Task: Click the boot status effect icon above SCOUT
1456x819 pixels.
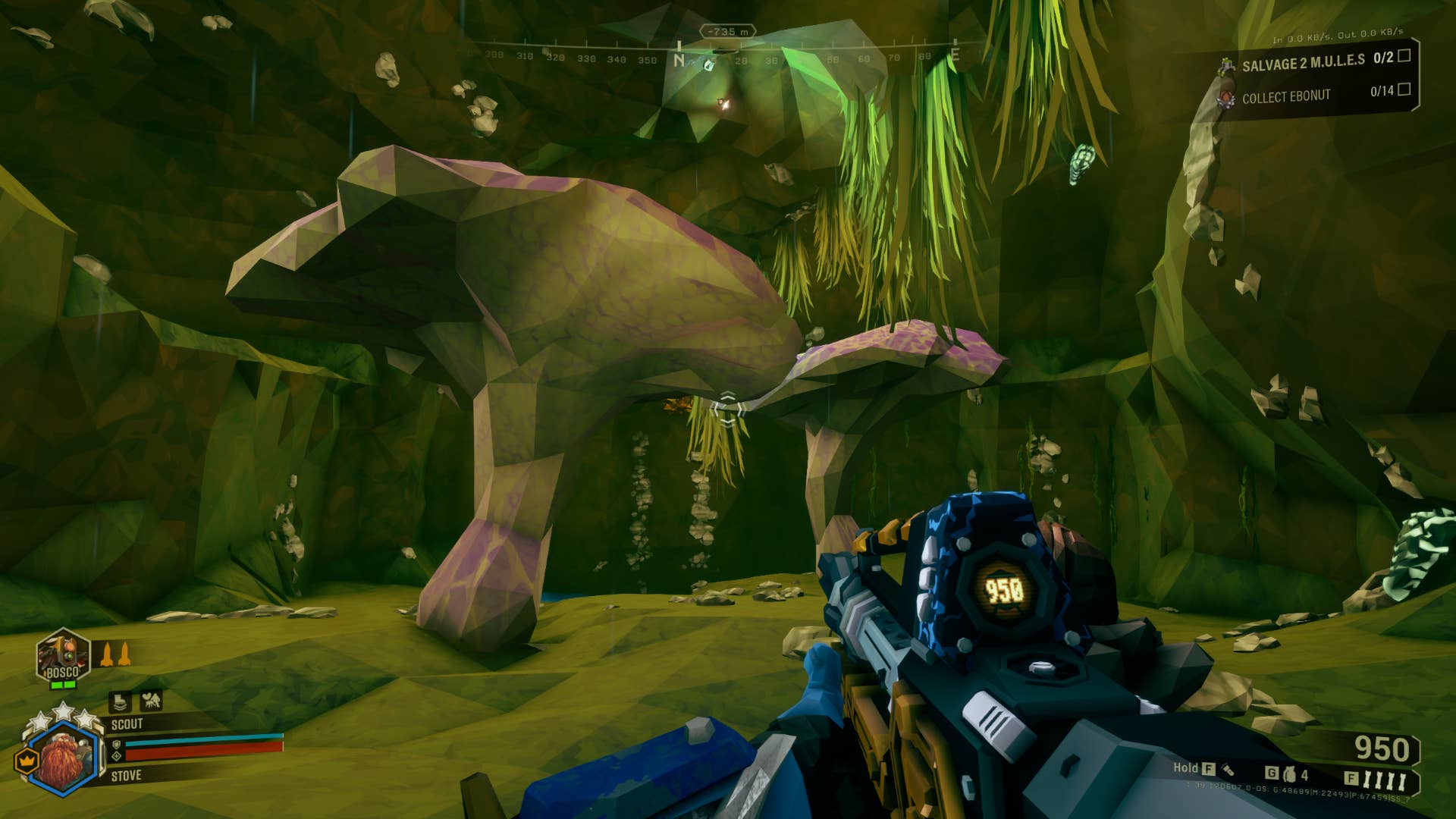Action: (120, 701)
